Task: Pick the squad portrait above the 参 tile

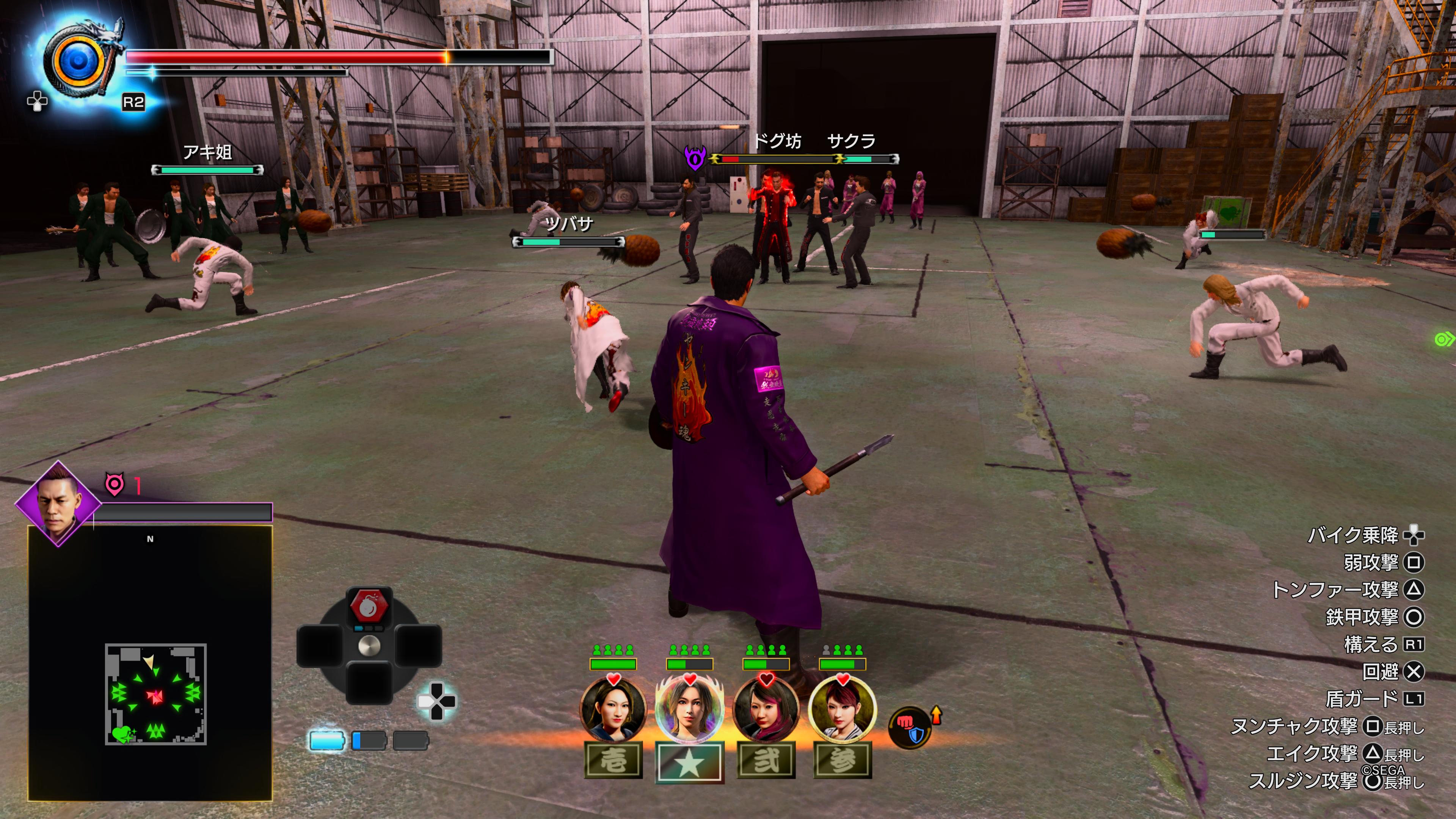Action: click(842, 709)
